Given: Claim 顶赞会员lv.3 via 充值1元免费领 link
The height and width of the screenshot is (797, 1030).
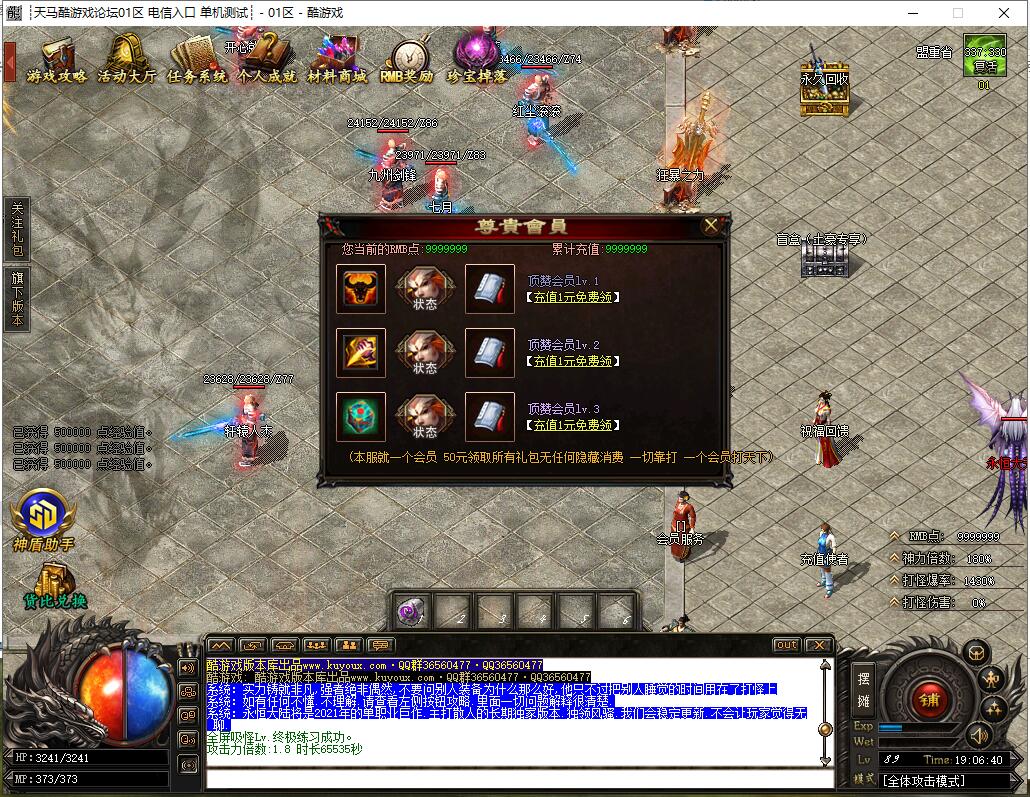Looking at the screenshot, I should tap(571, 425).
